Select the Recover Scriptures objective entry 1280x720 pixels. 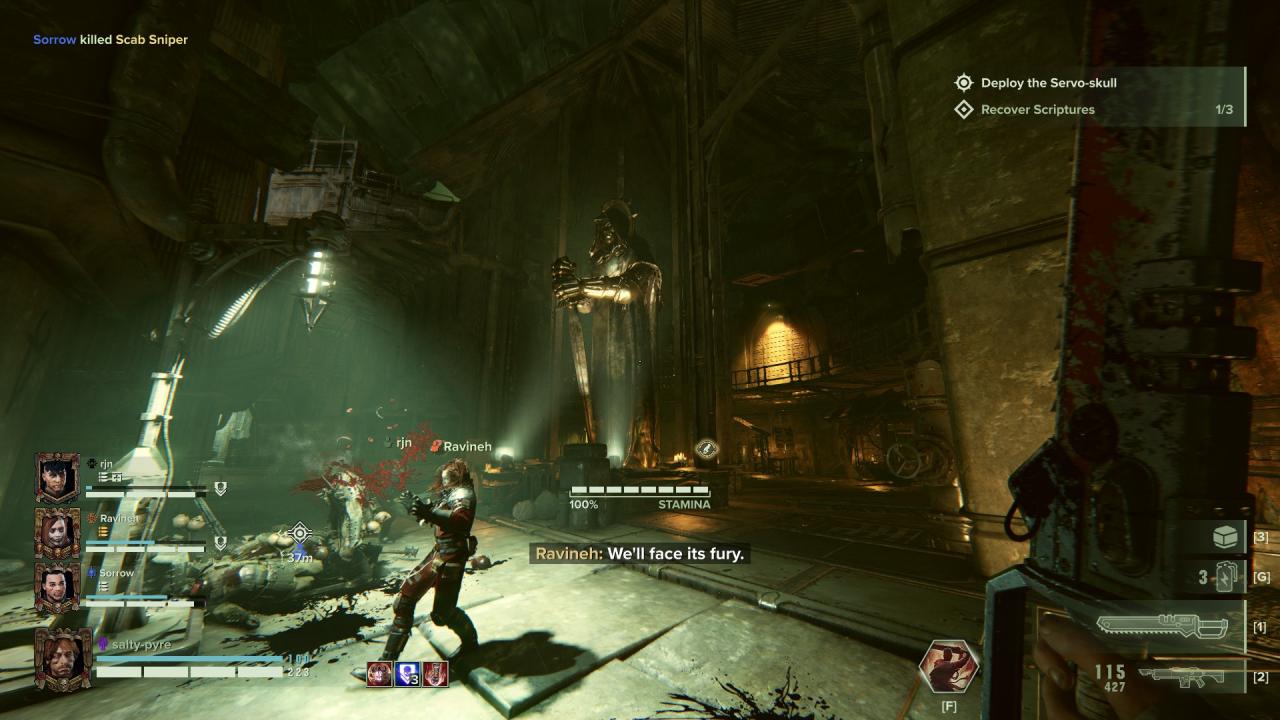click(1037, 110)
